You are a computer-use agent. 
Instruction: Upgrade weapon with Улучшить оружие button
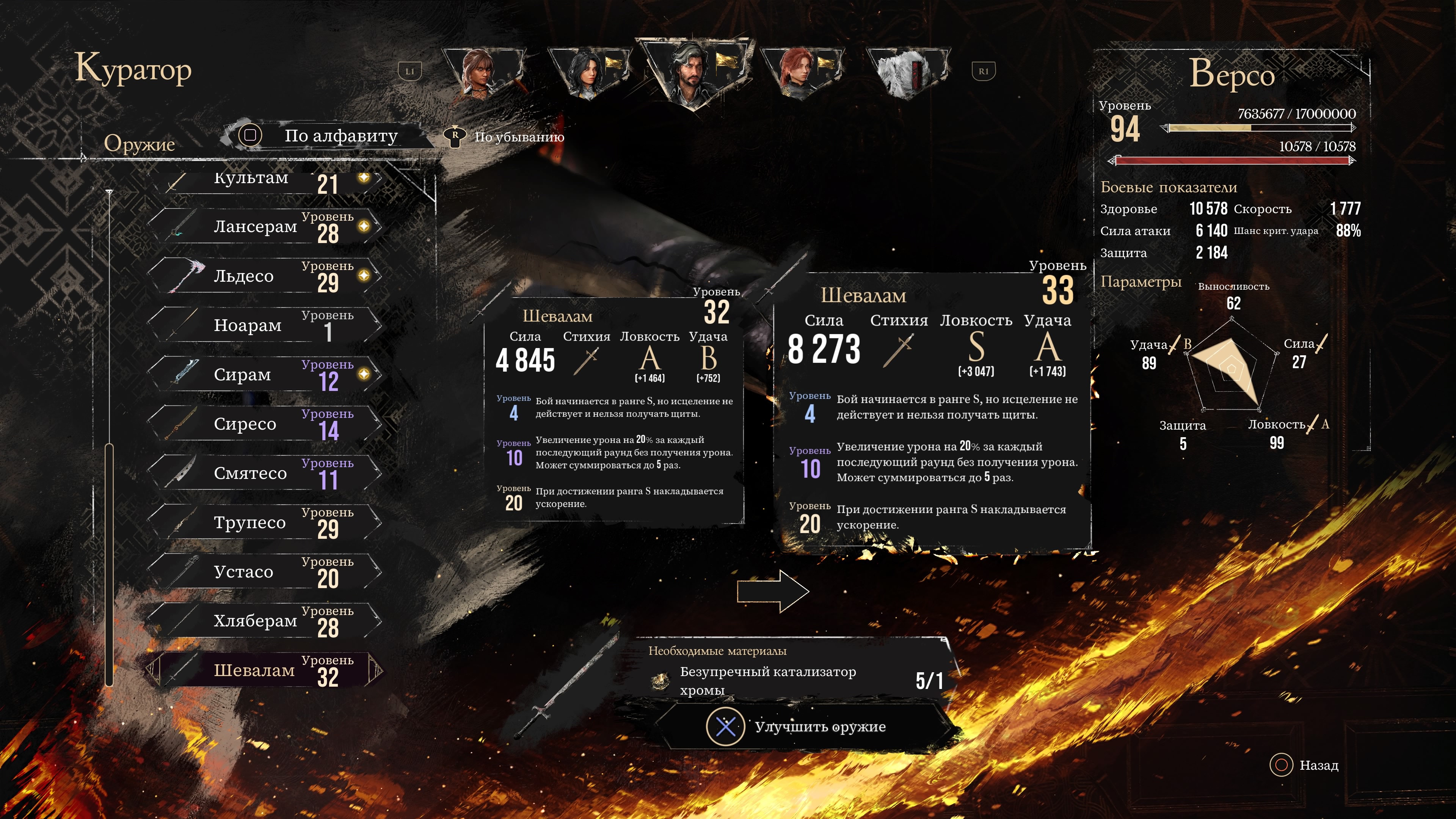pyautogui.click(x=803, y=727)
